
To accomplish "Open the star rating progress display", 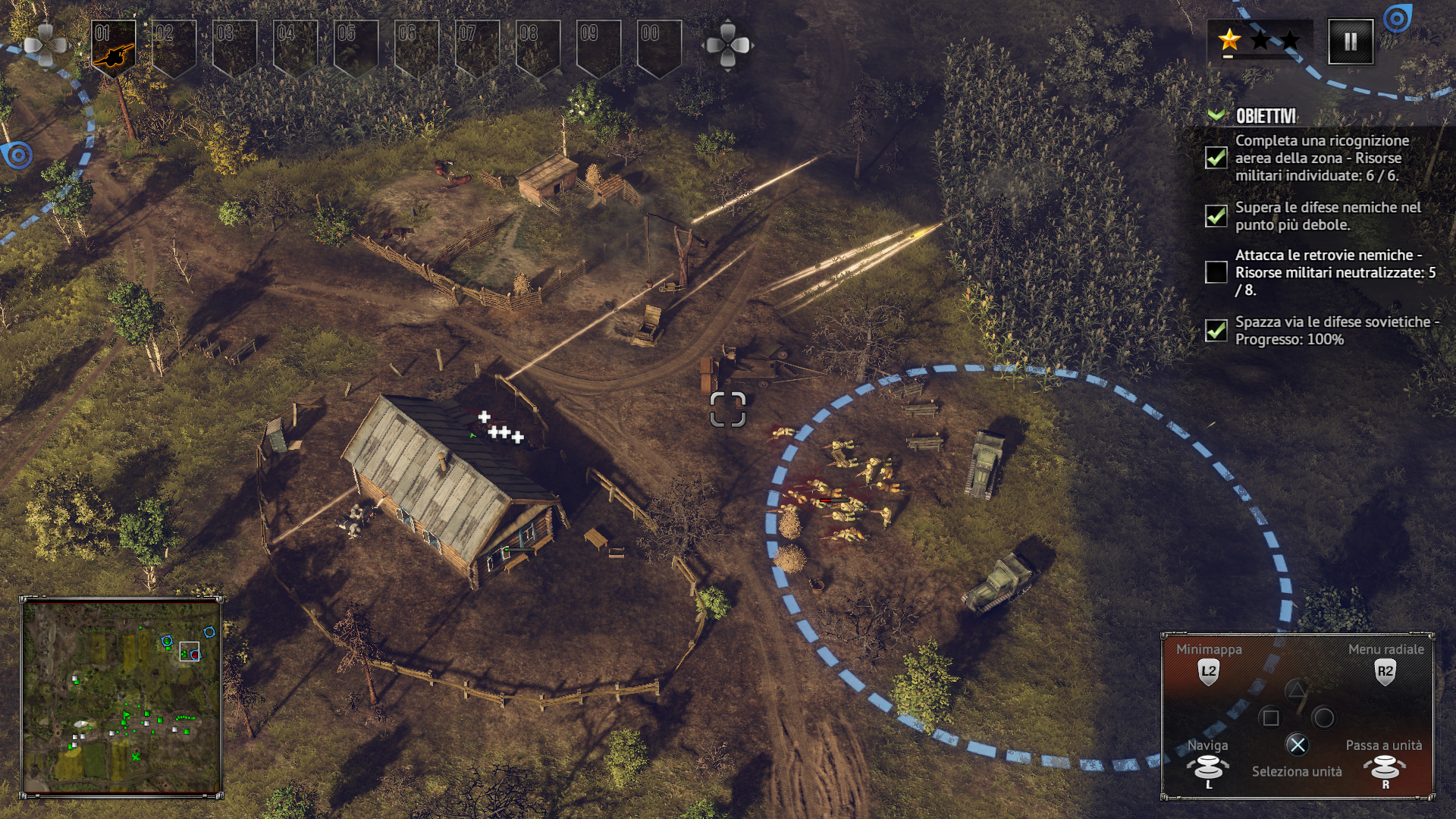I will tap(1260, 41).
